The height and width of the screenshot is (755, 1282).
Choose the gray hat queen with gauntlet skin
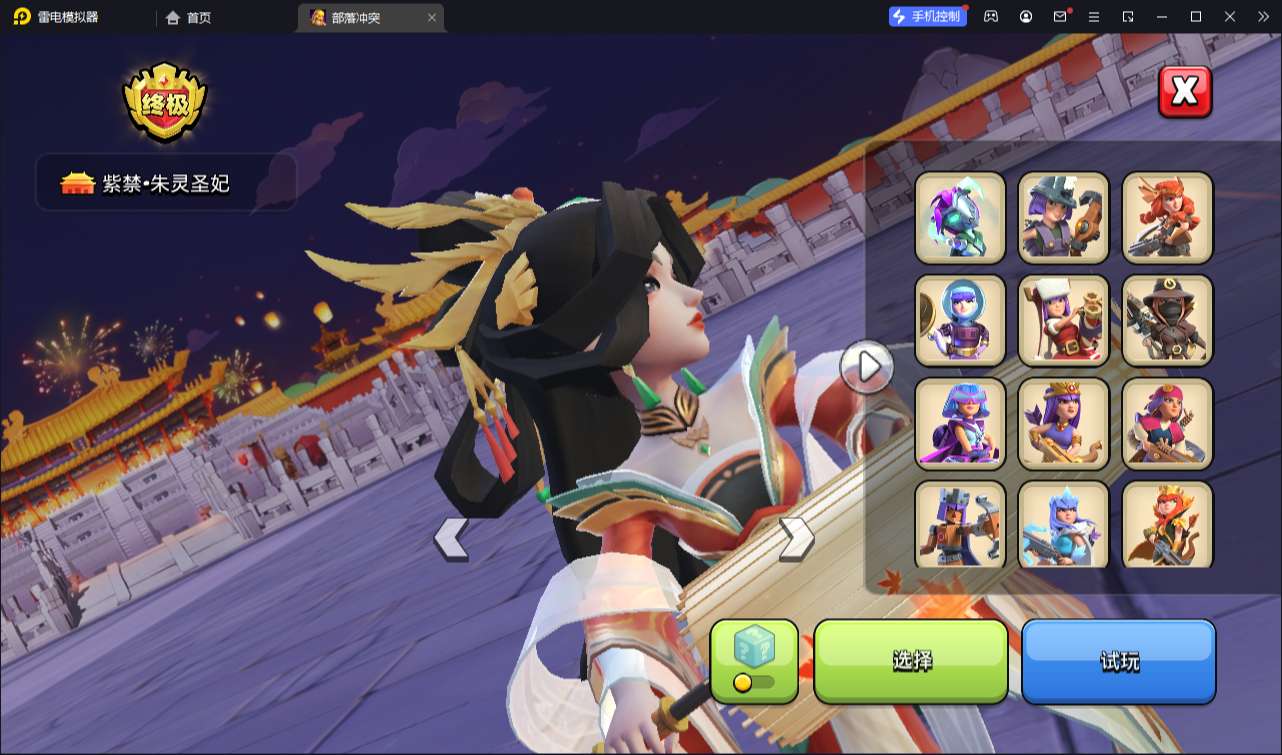coord(1063,217)
